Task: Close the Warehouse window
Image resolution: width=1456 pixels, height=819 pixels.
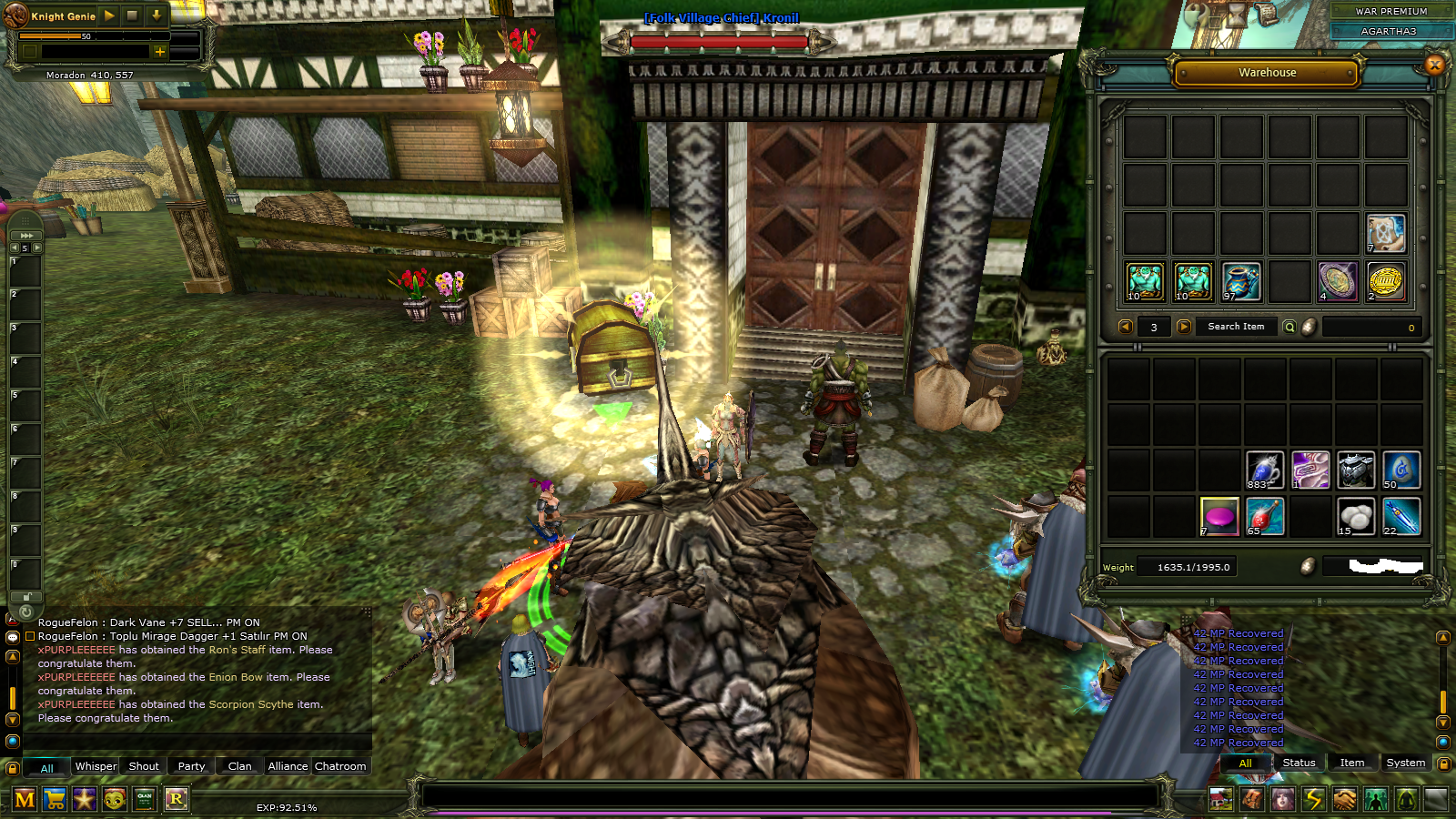Action: tap(1434, 65)
